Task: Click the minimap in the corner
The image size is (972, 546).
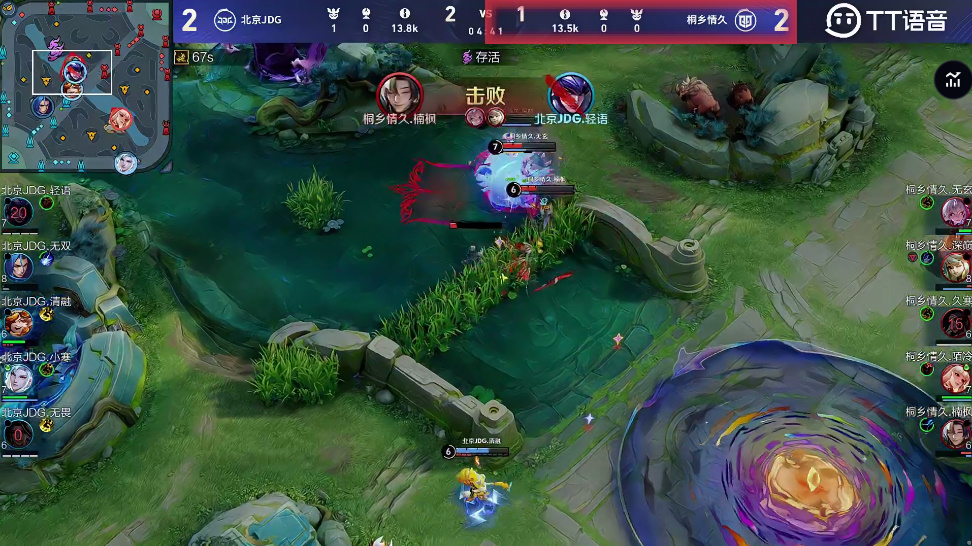Action: (x=86, y=86)
